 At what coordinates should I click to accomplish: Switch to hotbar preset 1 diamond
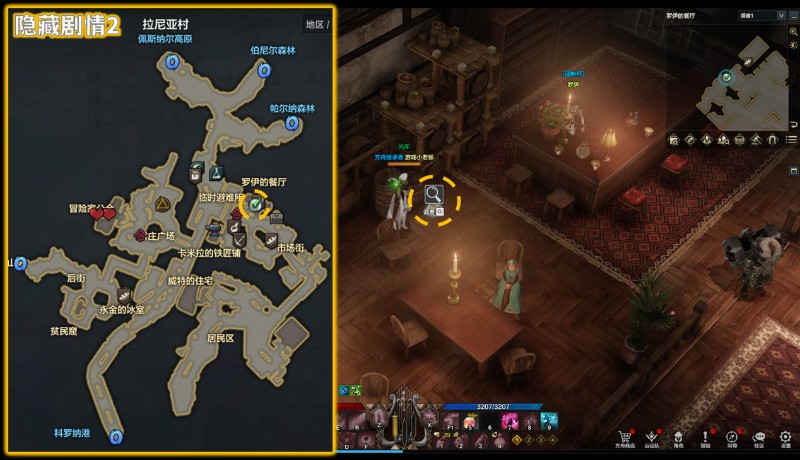coord(517,440)
